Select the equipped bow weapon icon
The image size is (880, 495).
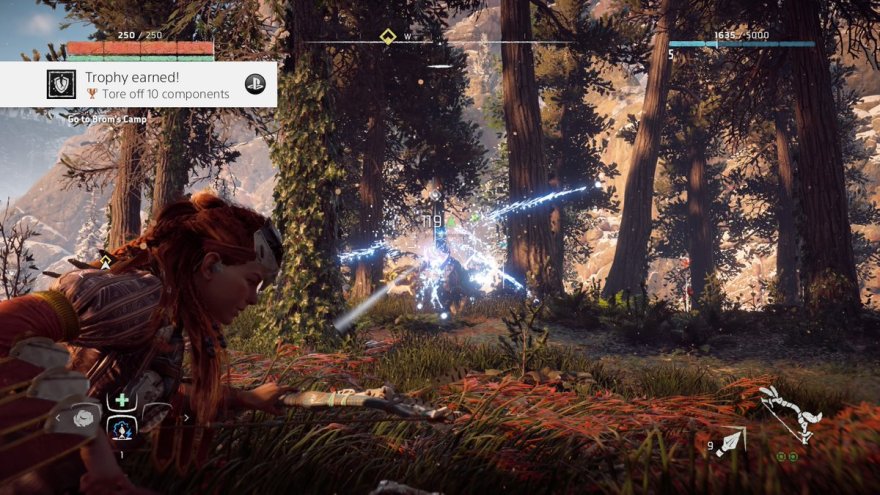pos(789,410)
